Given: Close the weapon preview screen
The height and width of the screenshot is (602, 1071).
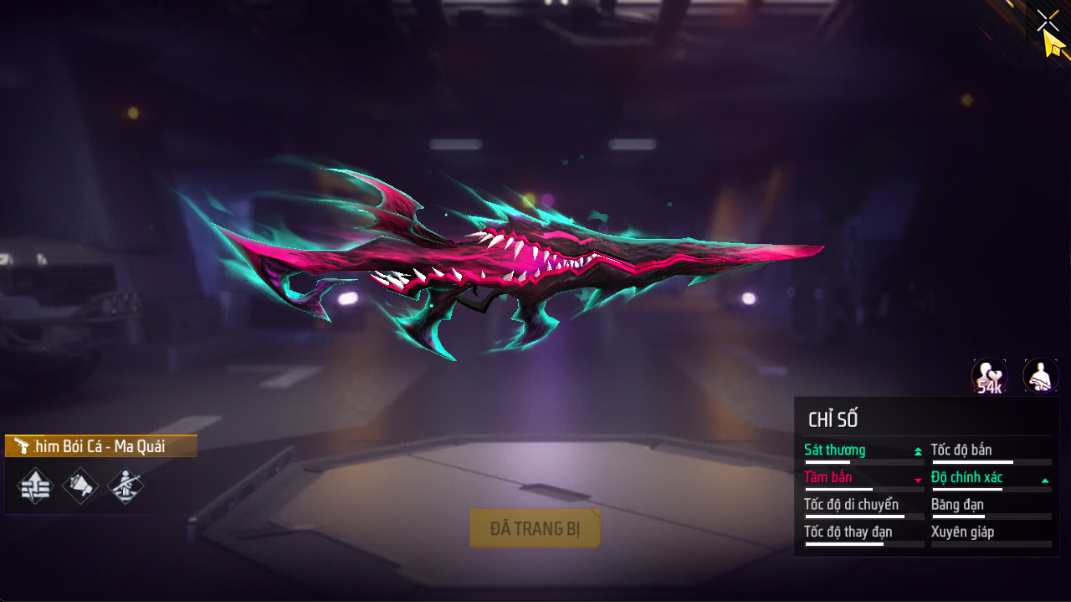Looking at the screenshot, I should click(x=1046, y=20).
